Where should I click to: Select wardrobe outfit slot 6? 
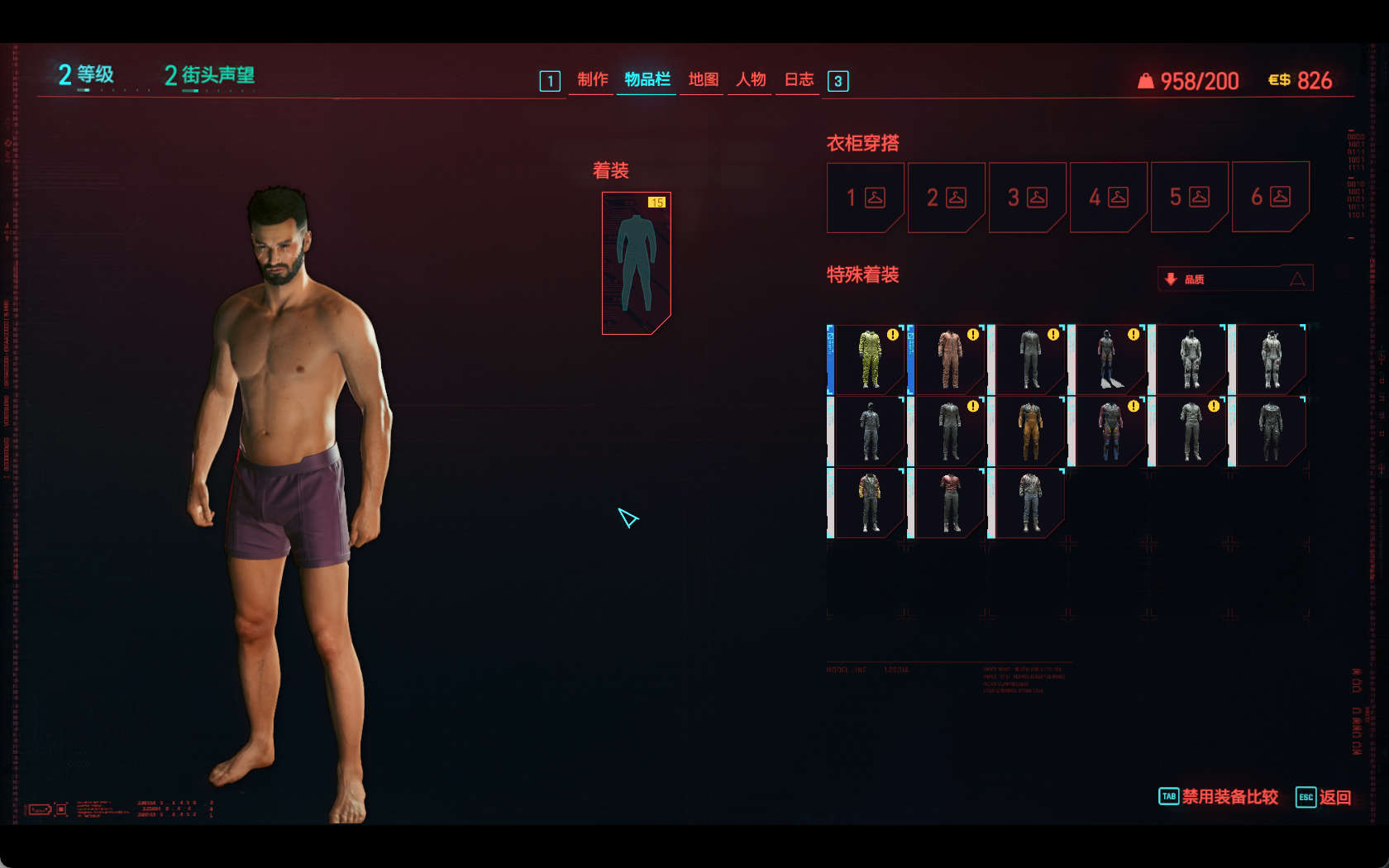pos(1270,198)
